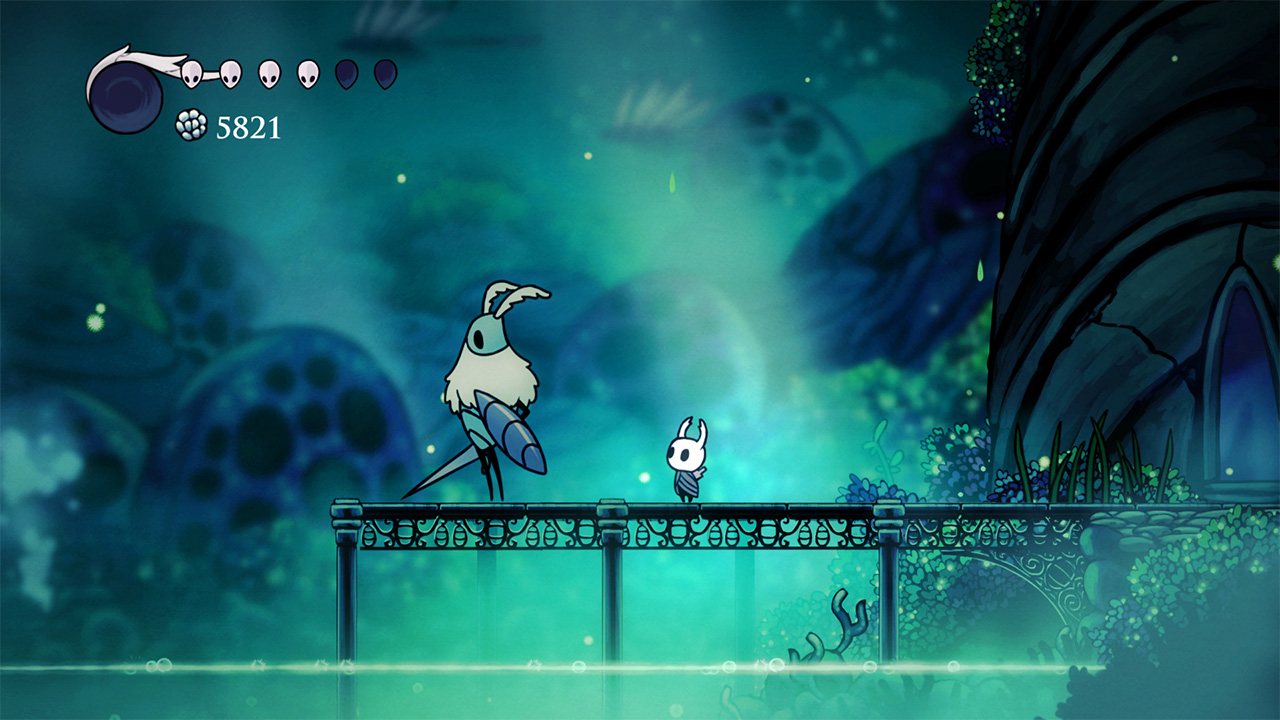Click the third health mask icon
Image resolution: width=1280 pixels, height=720 pixels.
pos(268,73)
